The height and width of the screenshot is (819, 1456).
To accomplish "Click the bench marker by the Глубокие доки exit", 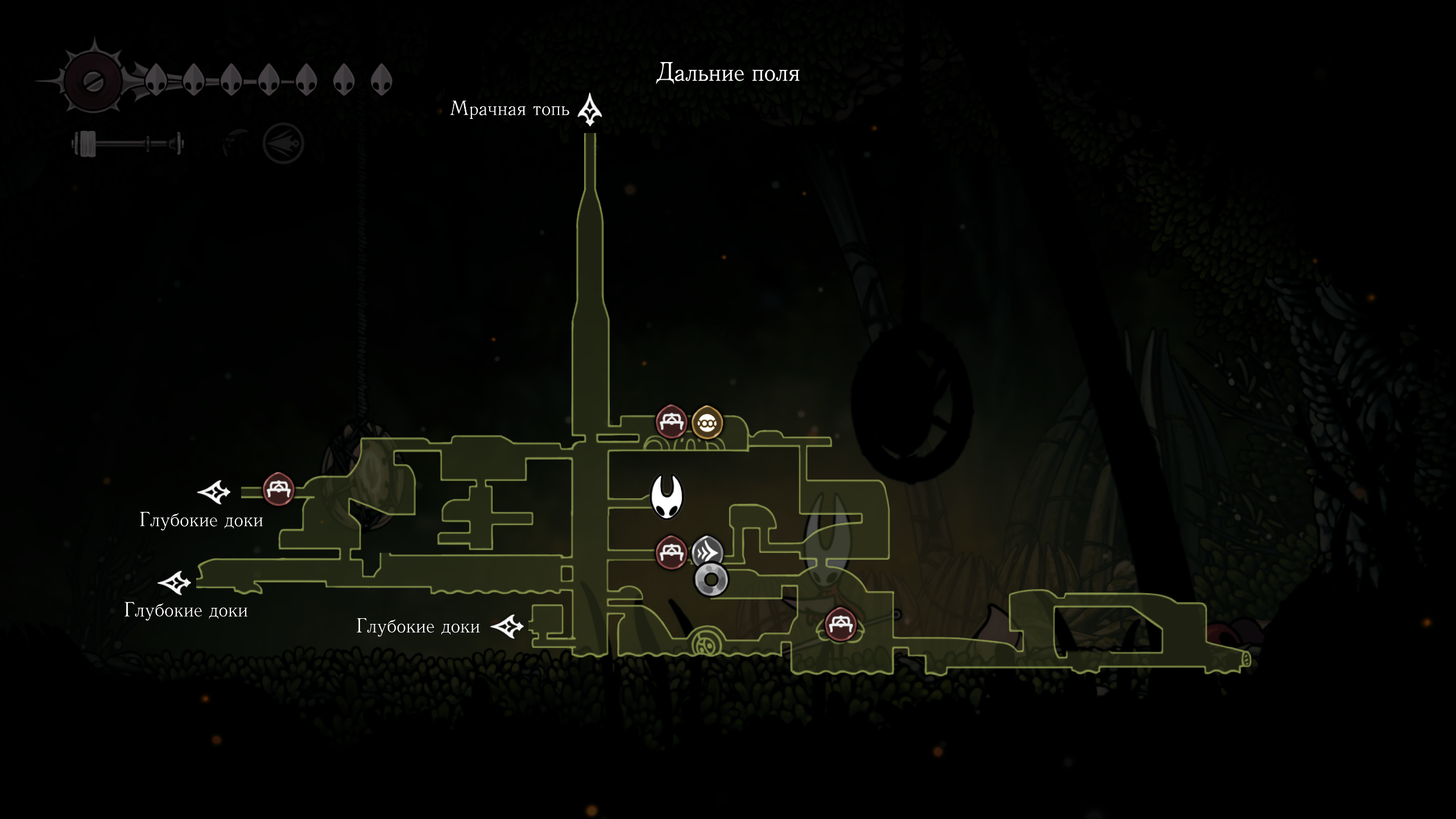I will pyautogui.click(x=278, y=489).
